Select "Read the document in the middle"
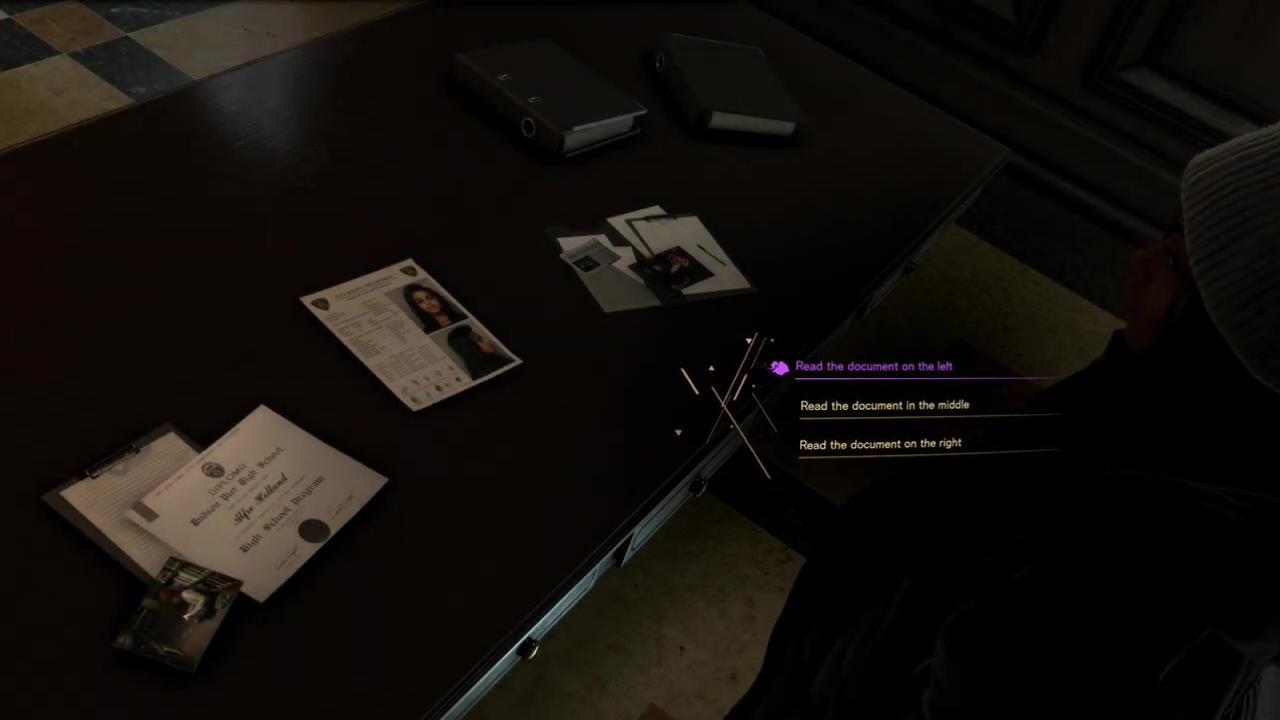This screenshot has width=1280, height=720. 885,405
